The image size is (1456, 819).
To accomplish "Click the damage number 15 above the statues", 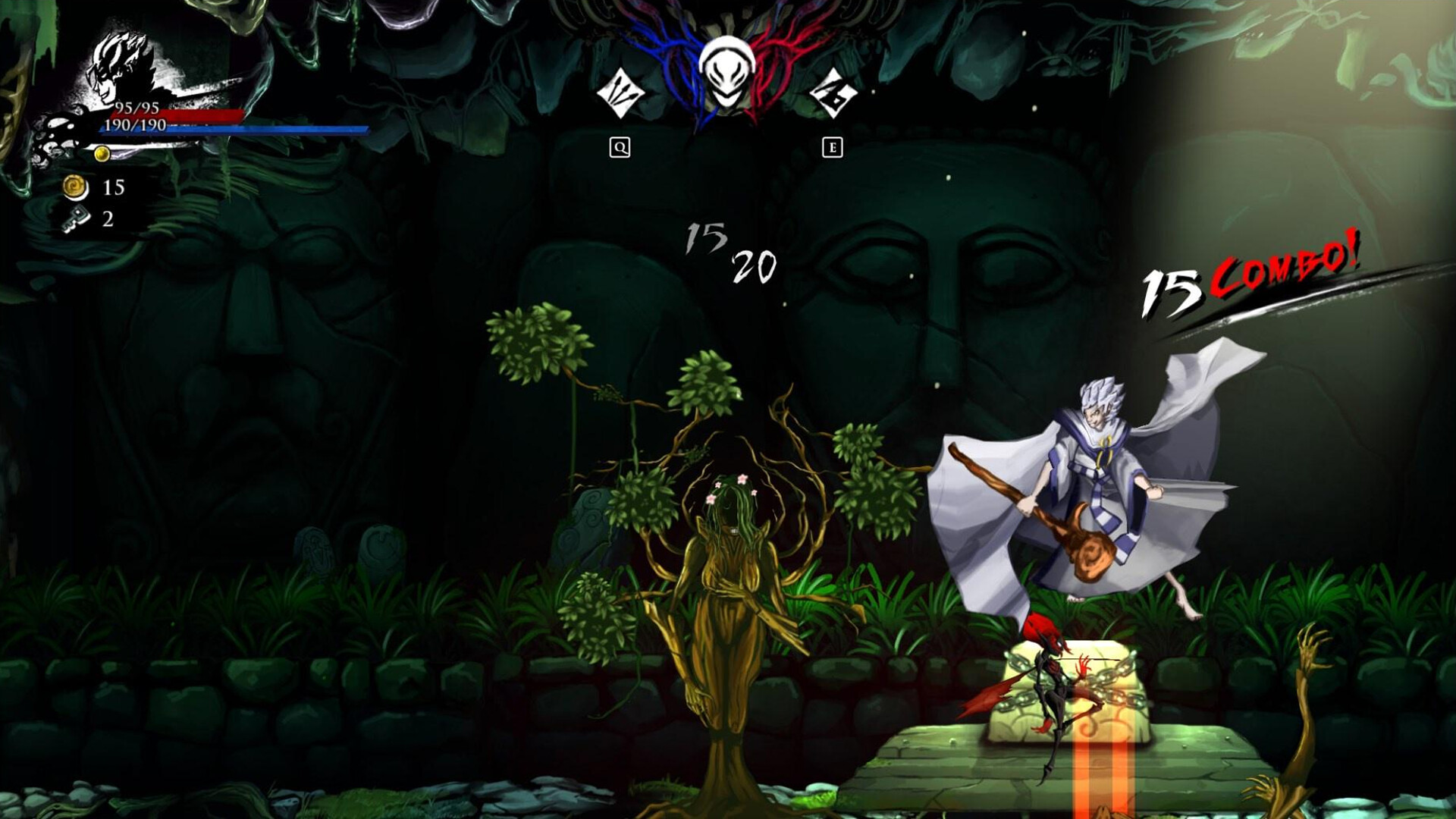I will [x=705, y=237].
